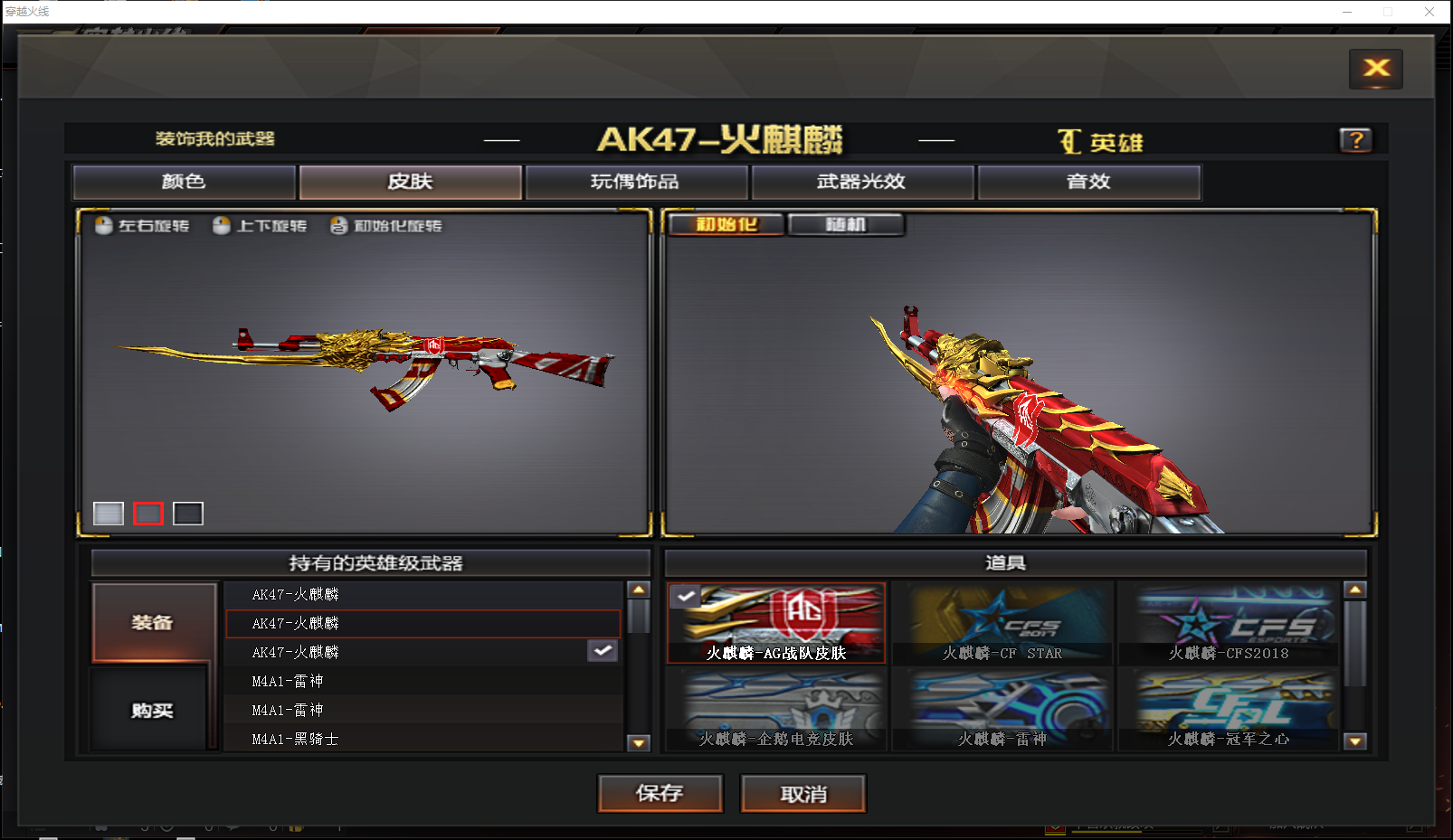This screenshot has width=1453, height=840.
Task: Select M4A1-黑骑士 in the weapon list
Action: point(296,739)
